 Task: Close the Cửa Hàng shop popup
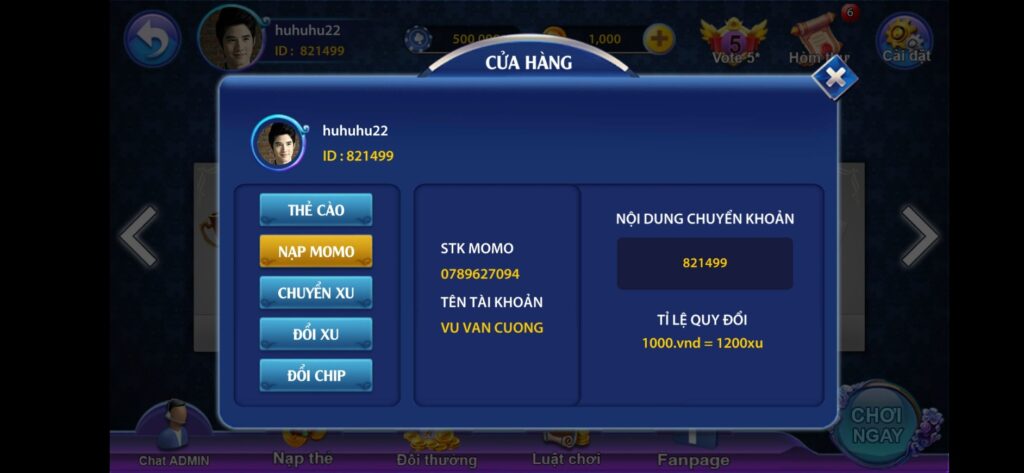[x=834, y=78]
